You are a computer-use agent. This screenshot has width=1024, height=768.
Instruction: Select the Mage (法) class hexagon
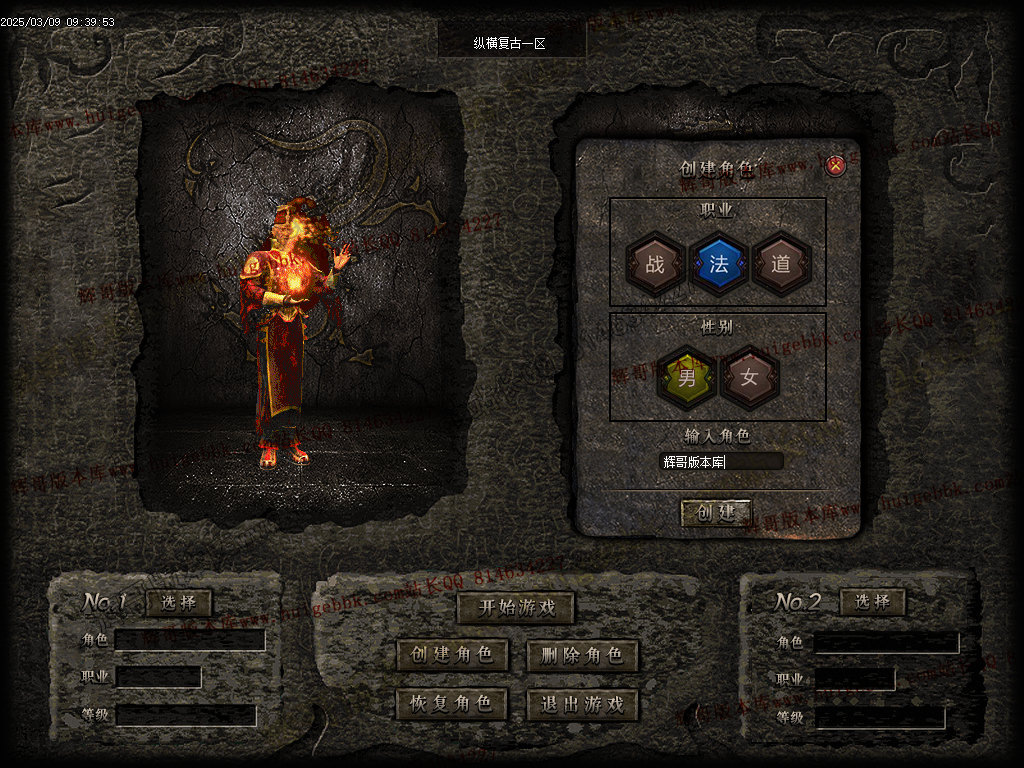point(718,264)
